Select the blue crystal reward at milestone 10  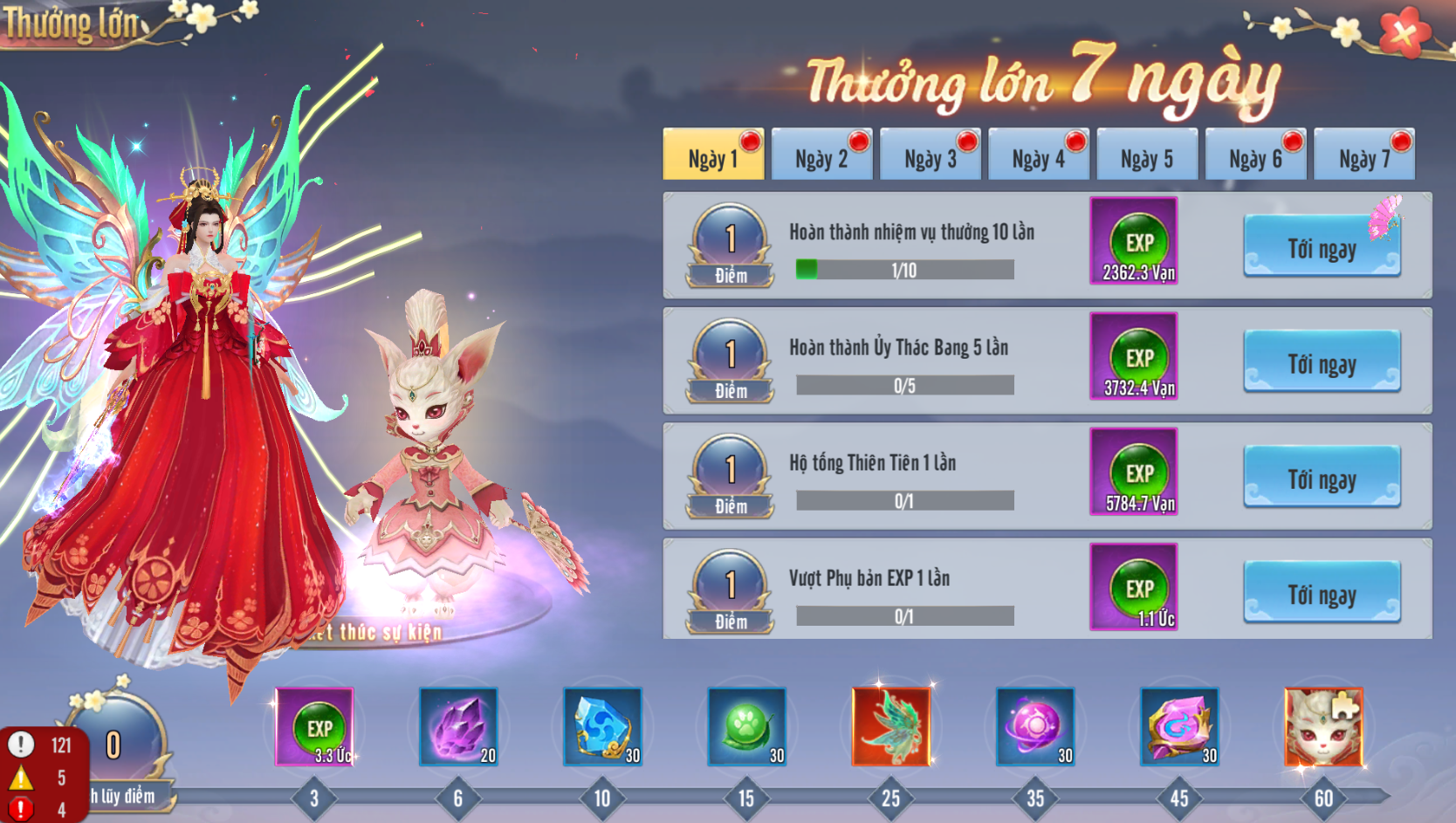pos(604,726)
